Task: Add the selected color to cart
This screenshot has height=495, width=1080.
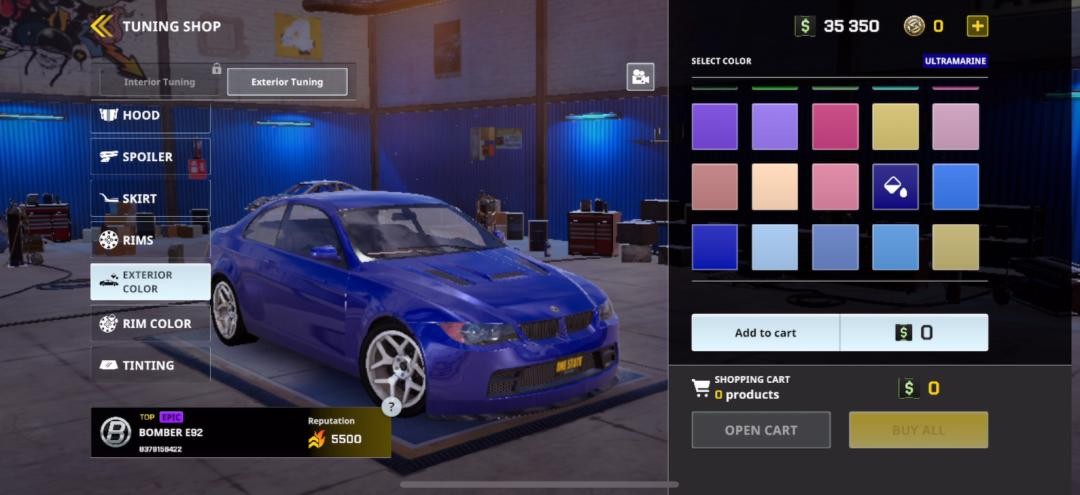Action: [766, 333]
